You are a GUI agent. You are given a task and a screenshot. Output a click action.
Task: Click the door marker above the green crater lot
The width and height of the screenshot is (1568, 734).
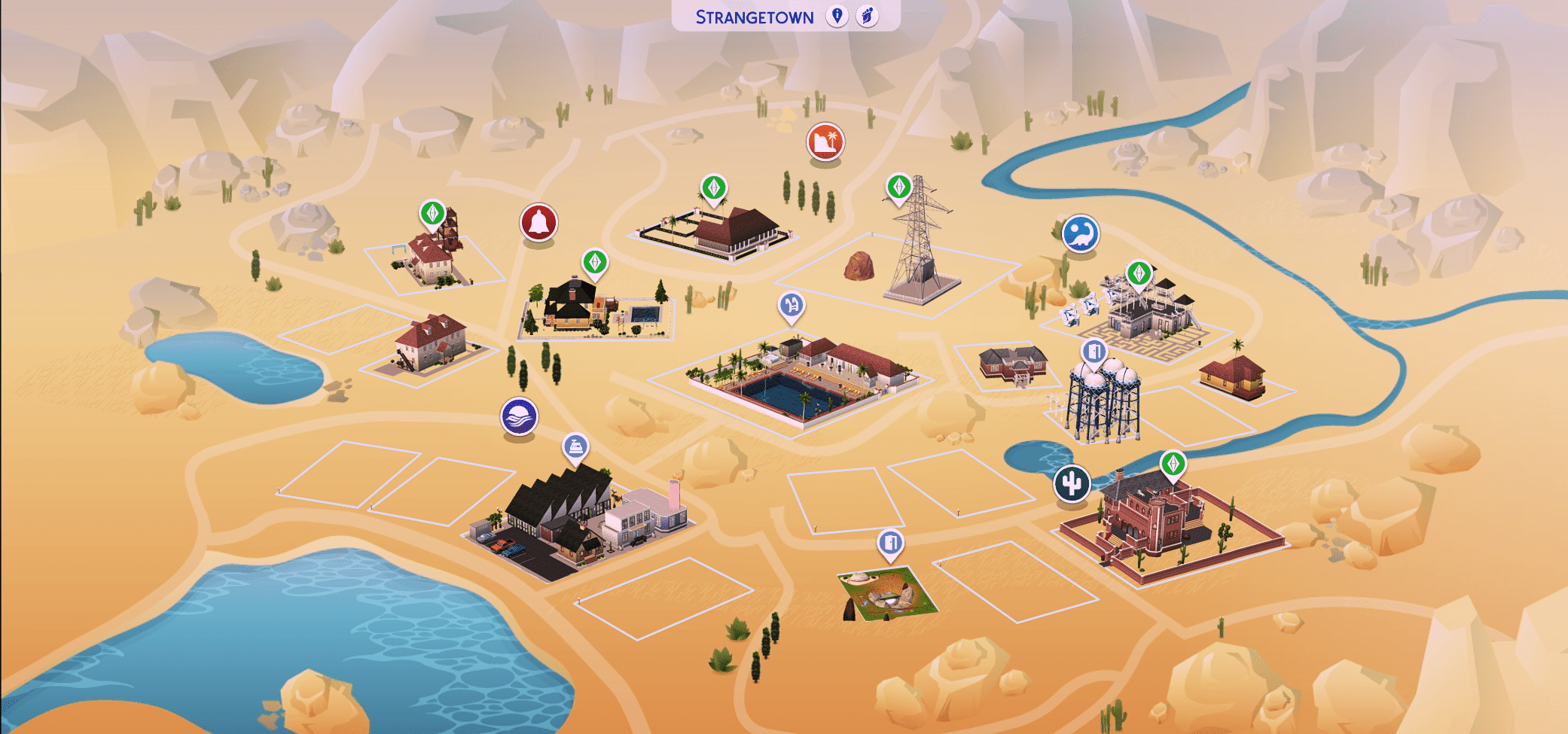click(x=890, y=543)
